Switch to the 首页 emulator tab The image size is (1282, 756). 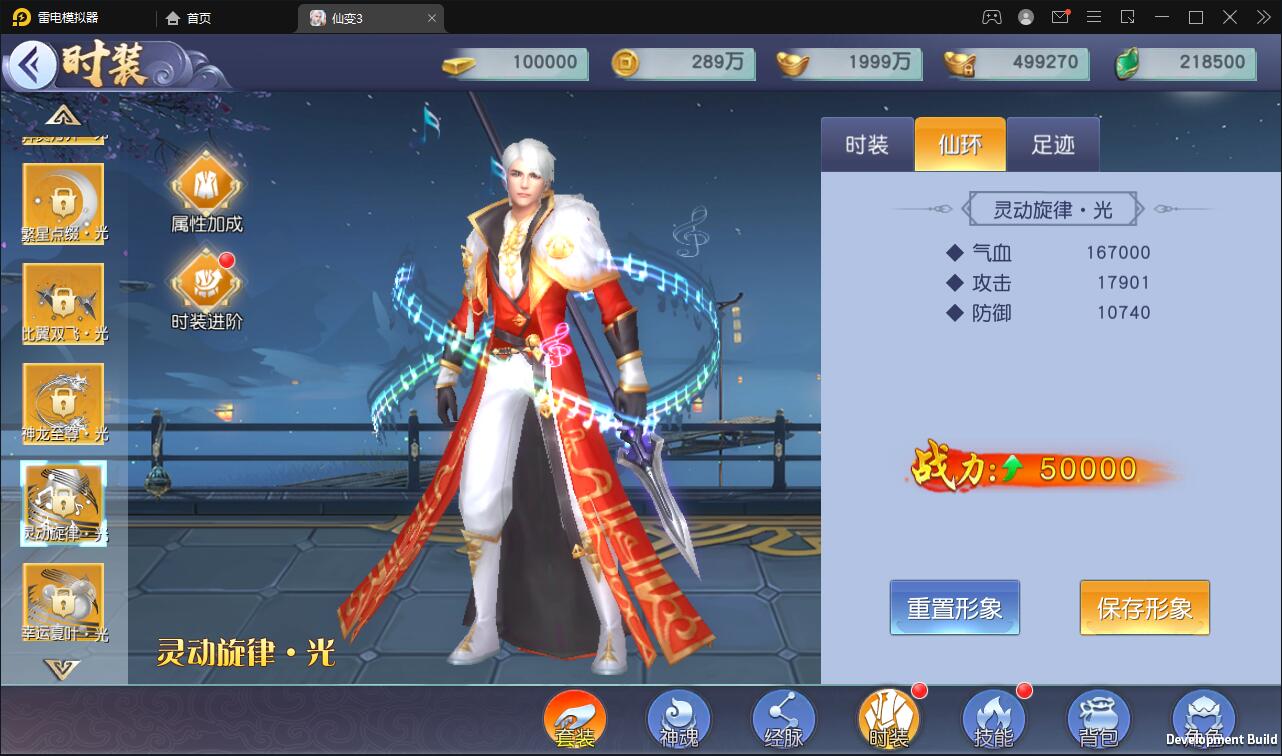[x=197, y=17]
